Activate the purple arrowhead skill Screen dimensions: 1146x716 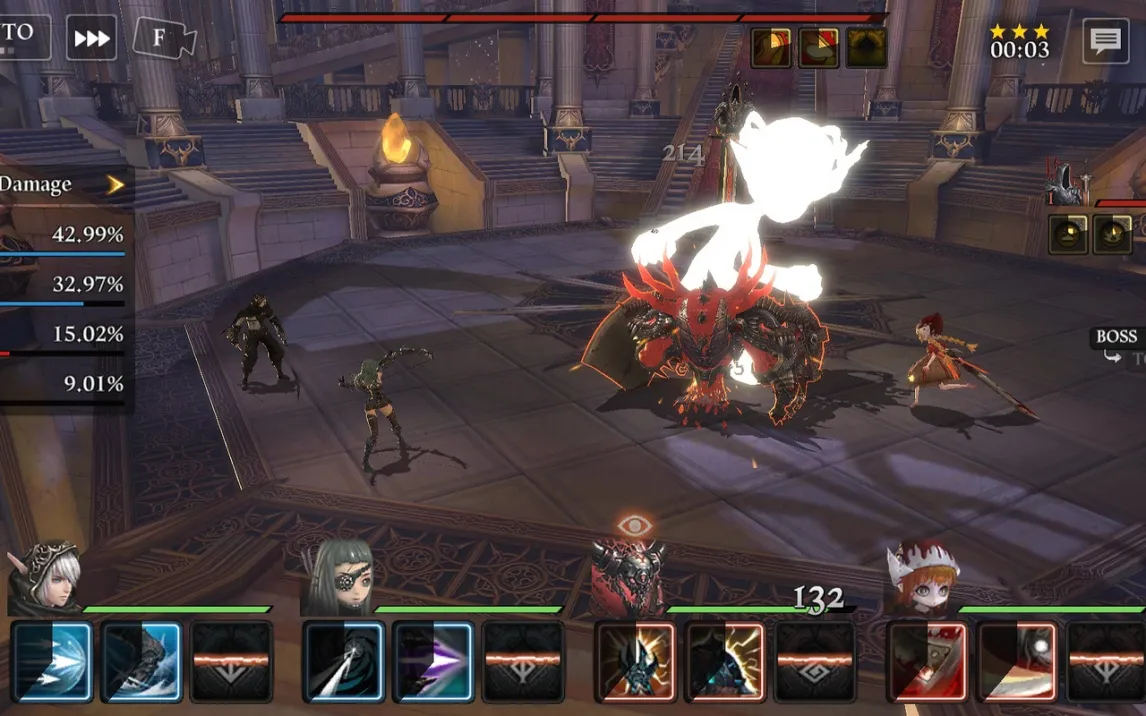point(433,661)
